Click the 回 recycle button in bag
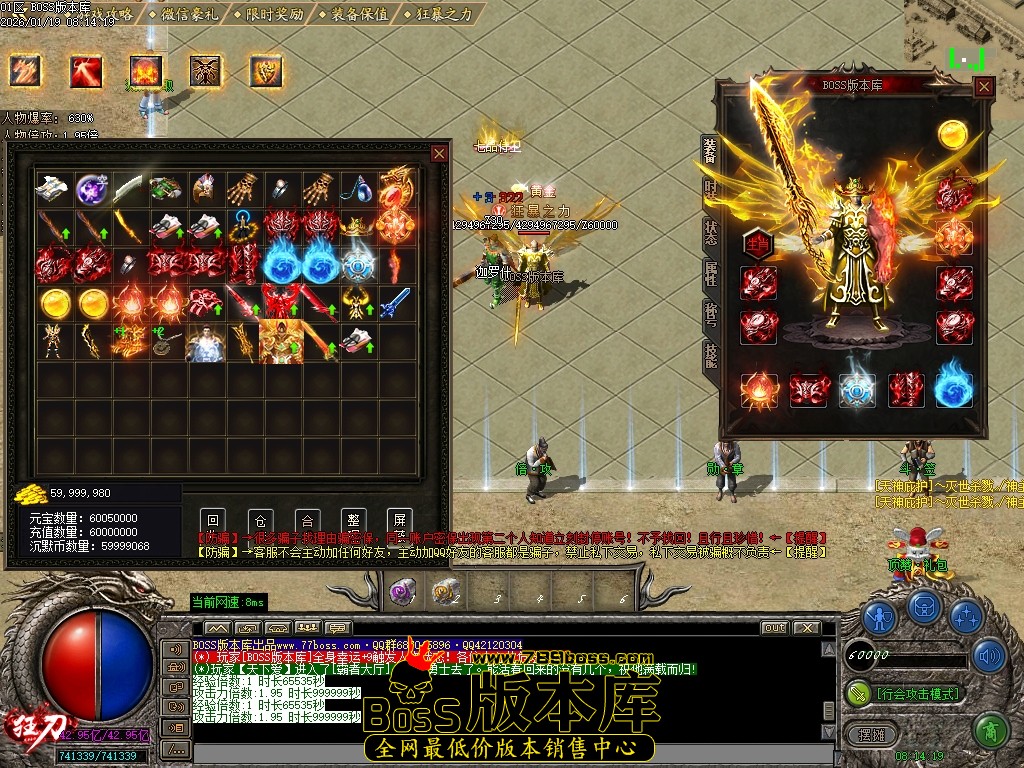1024x768 pixels. [x=213, y=520]
